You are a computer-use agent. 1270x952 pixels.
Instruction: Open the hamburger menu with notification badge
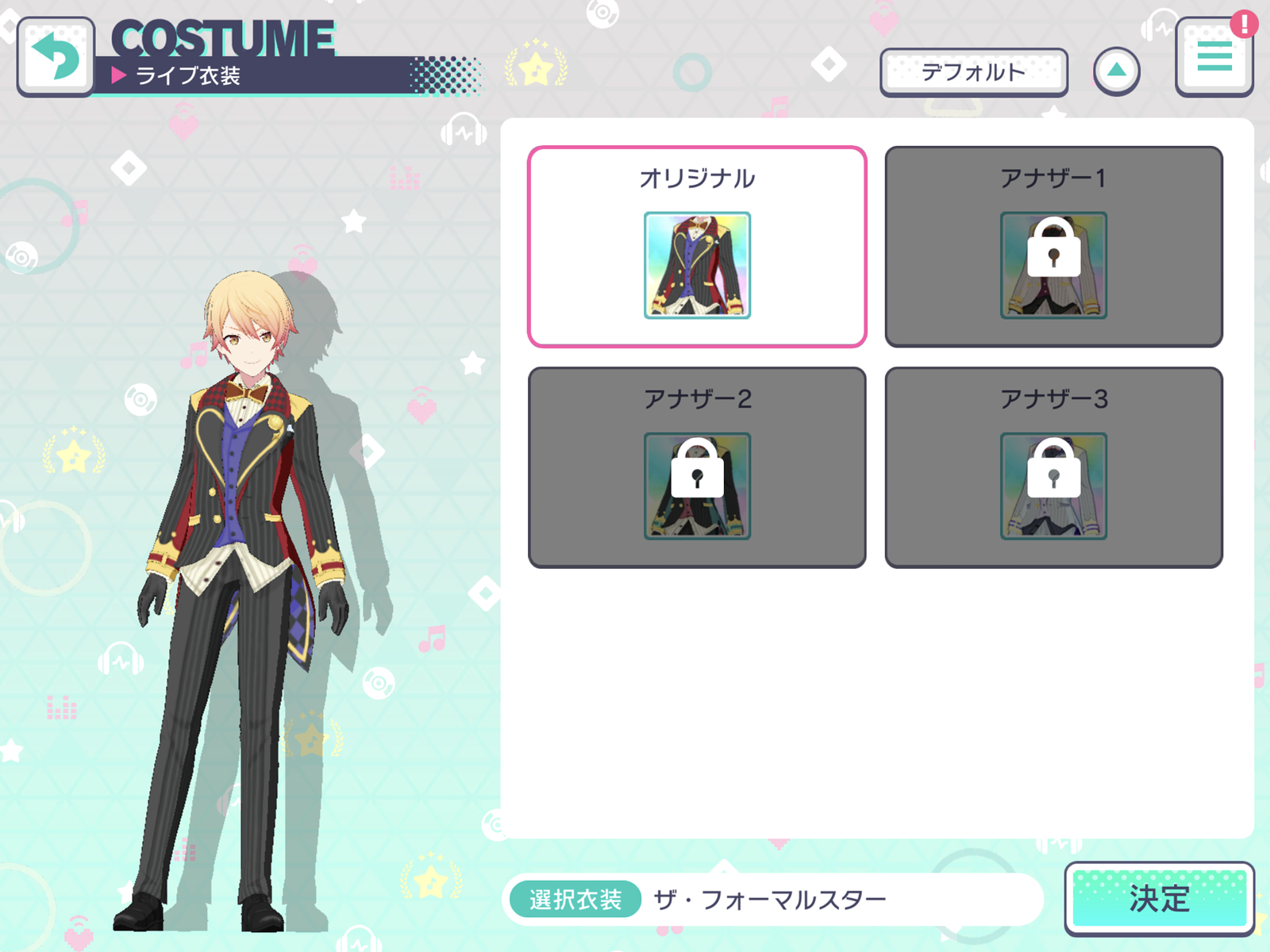[x=1214, y=56]
